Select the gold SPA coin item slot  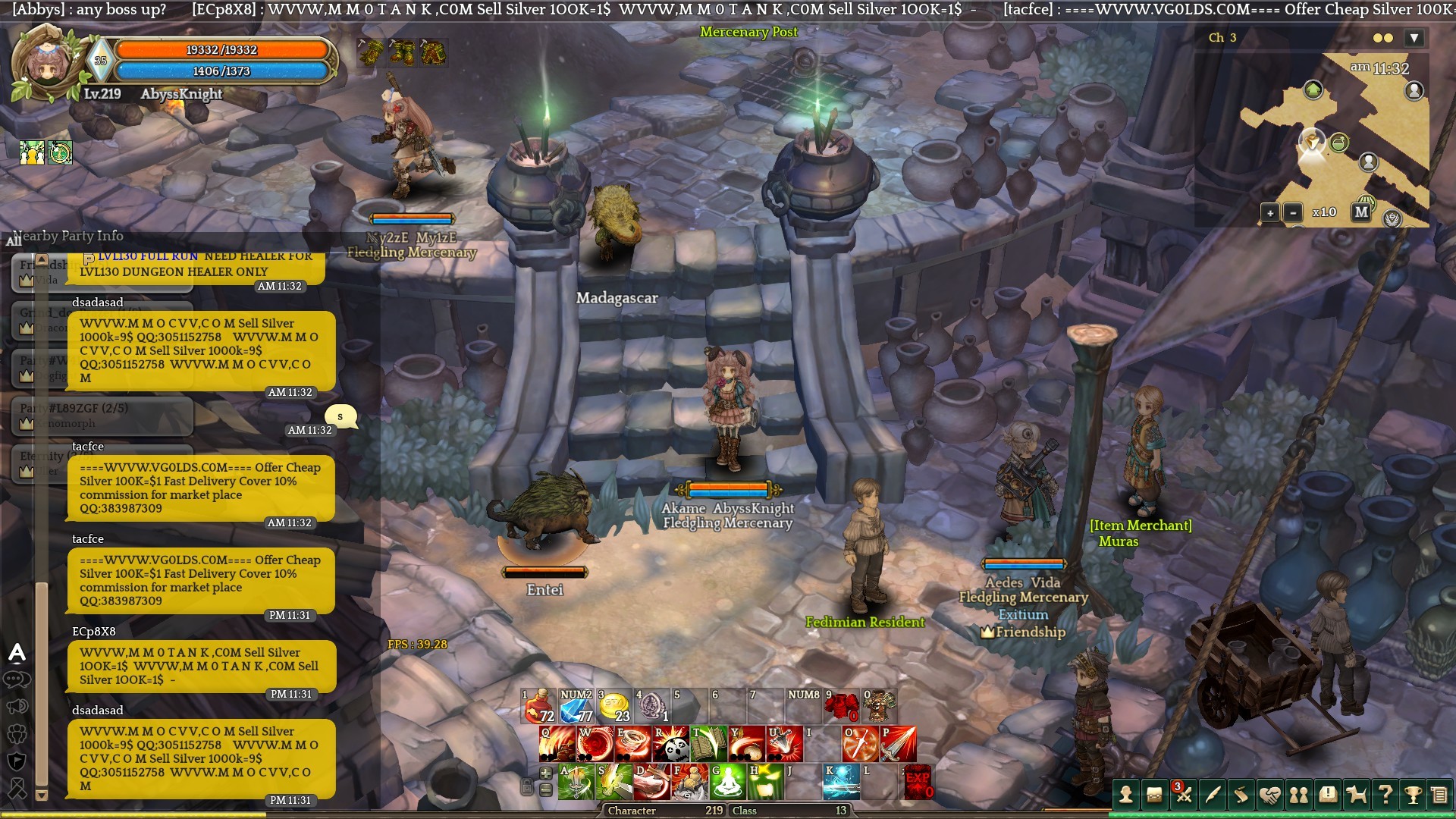coord(614,706)
